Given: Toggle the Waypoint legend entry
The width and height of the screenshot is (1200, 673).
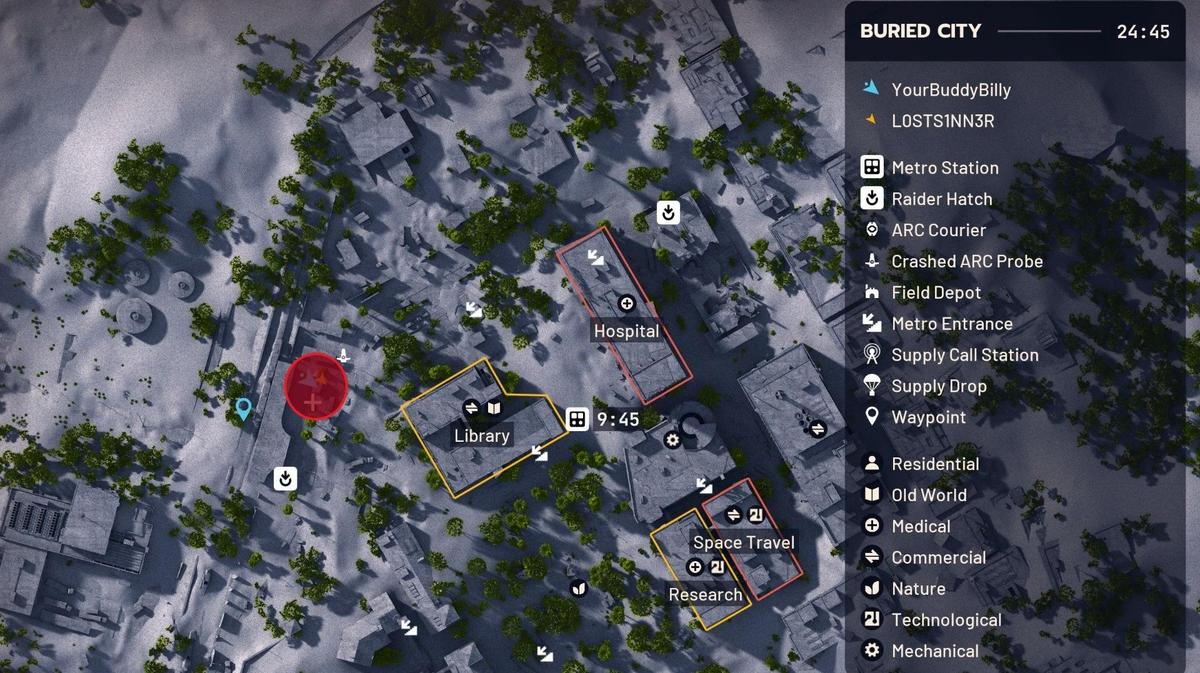Looking at the screenshot, I should (x=928, y=417).
